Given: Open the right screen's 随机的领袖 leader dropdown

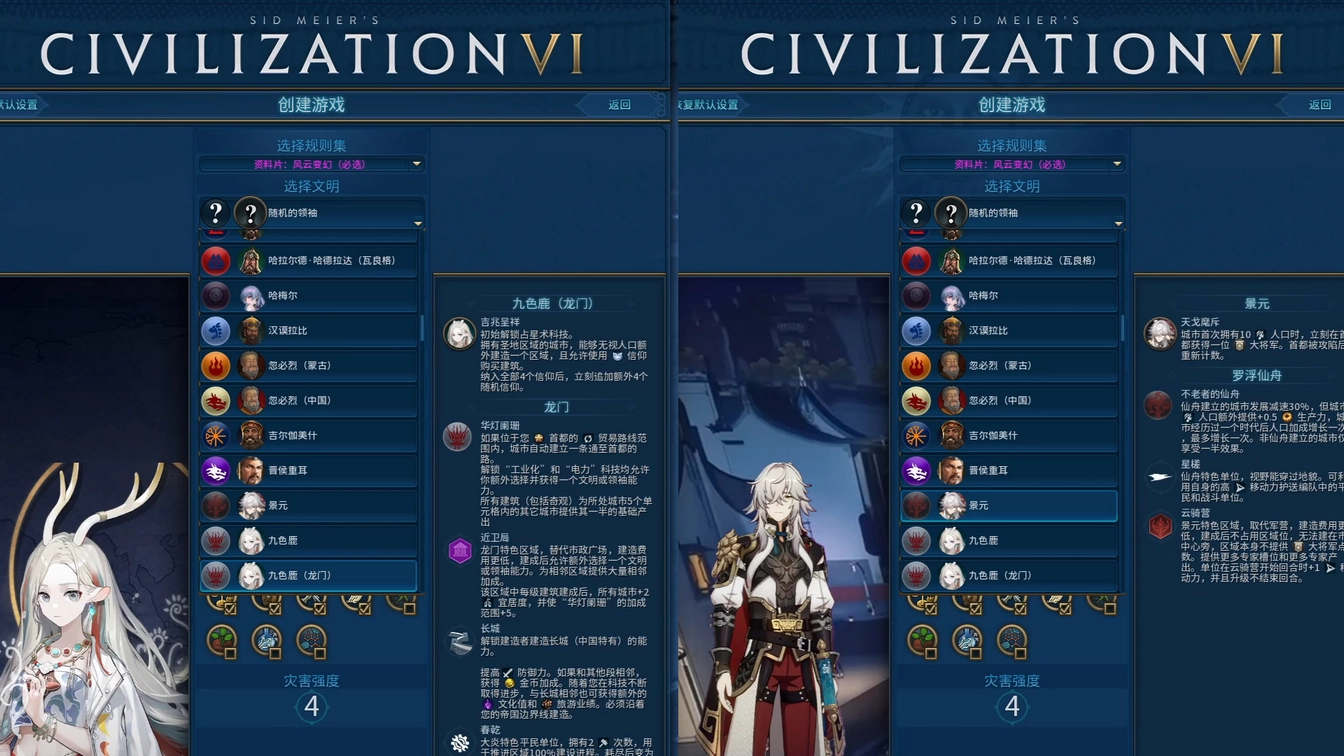Looking at the screenshot, I should (x=1011, y=212).
